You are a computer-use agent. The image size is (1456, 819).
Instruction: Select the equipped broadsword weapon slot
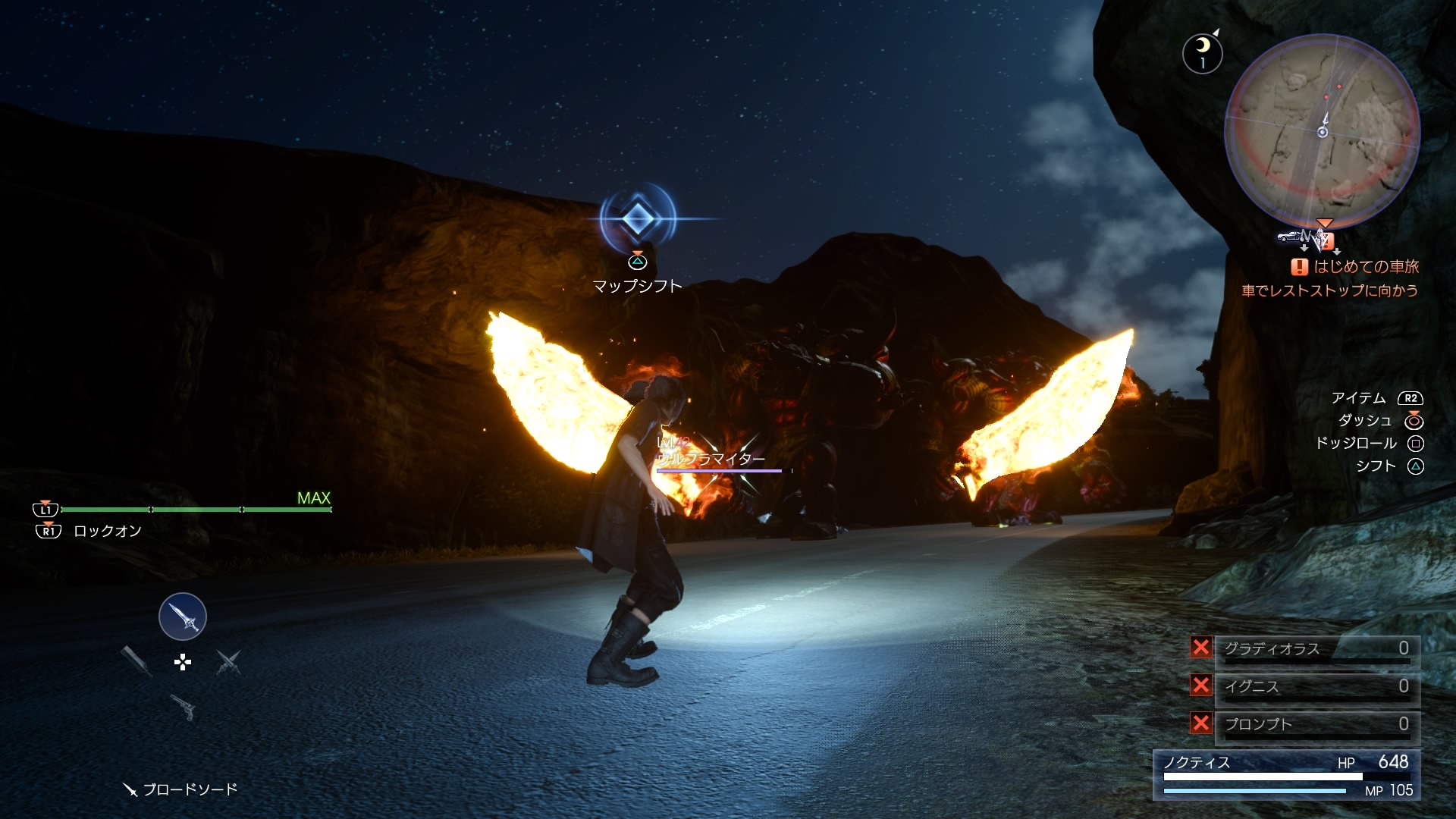[182, 617]
